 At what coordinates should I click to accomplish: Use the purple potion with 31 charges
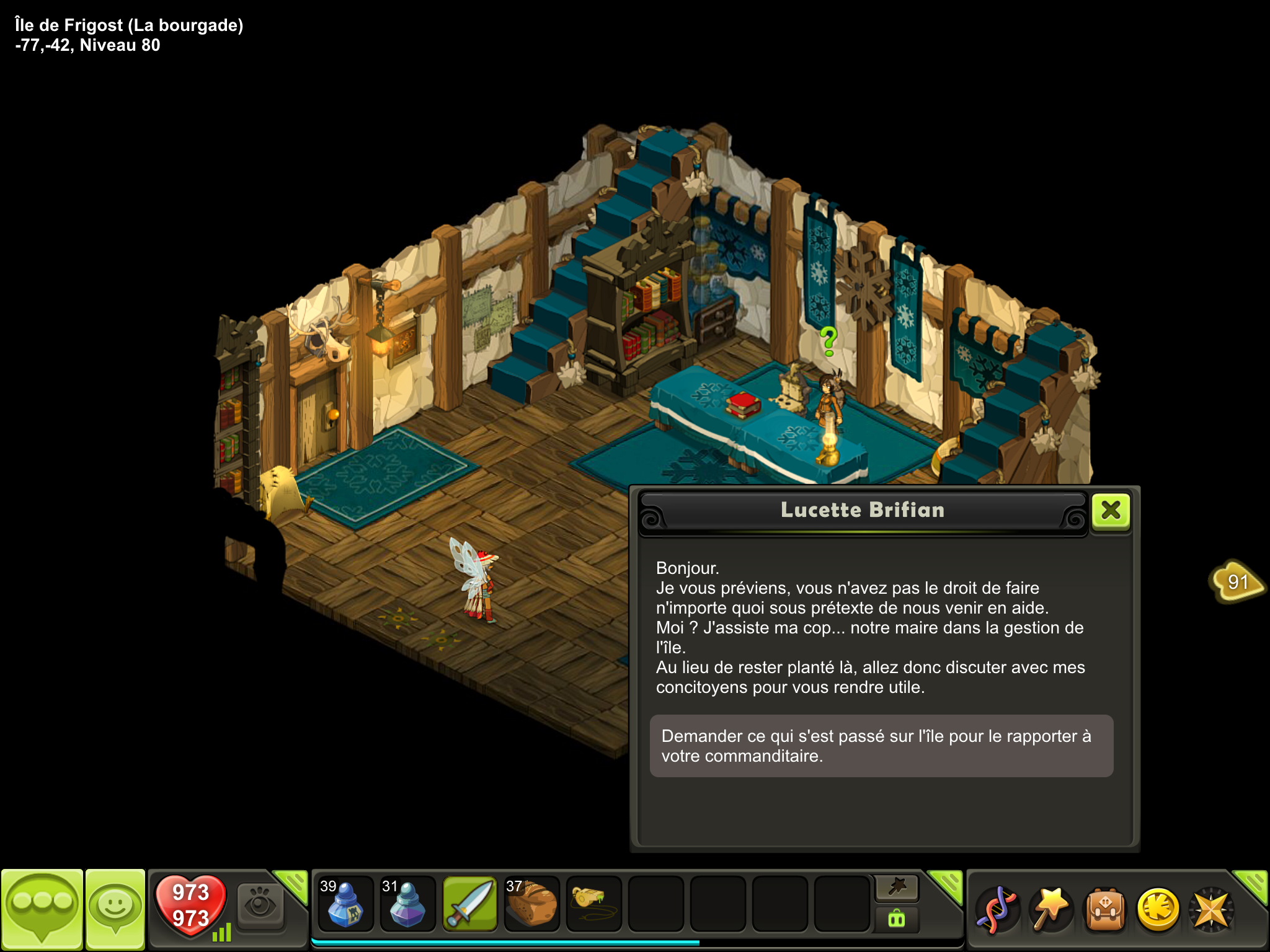coord(407,904)
